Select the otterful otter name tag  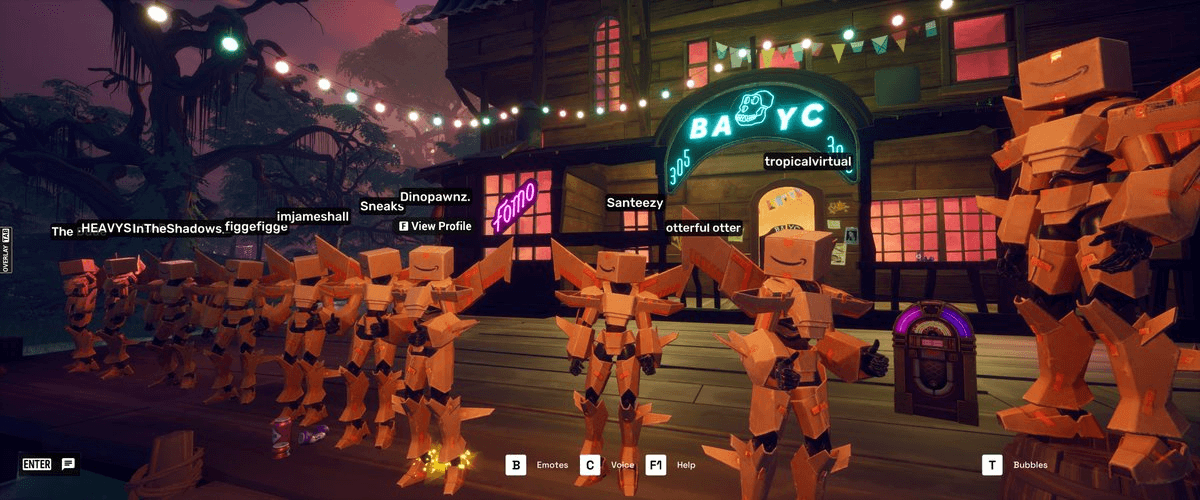(703, 228)
